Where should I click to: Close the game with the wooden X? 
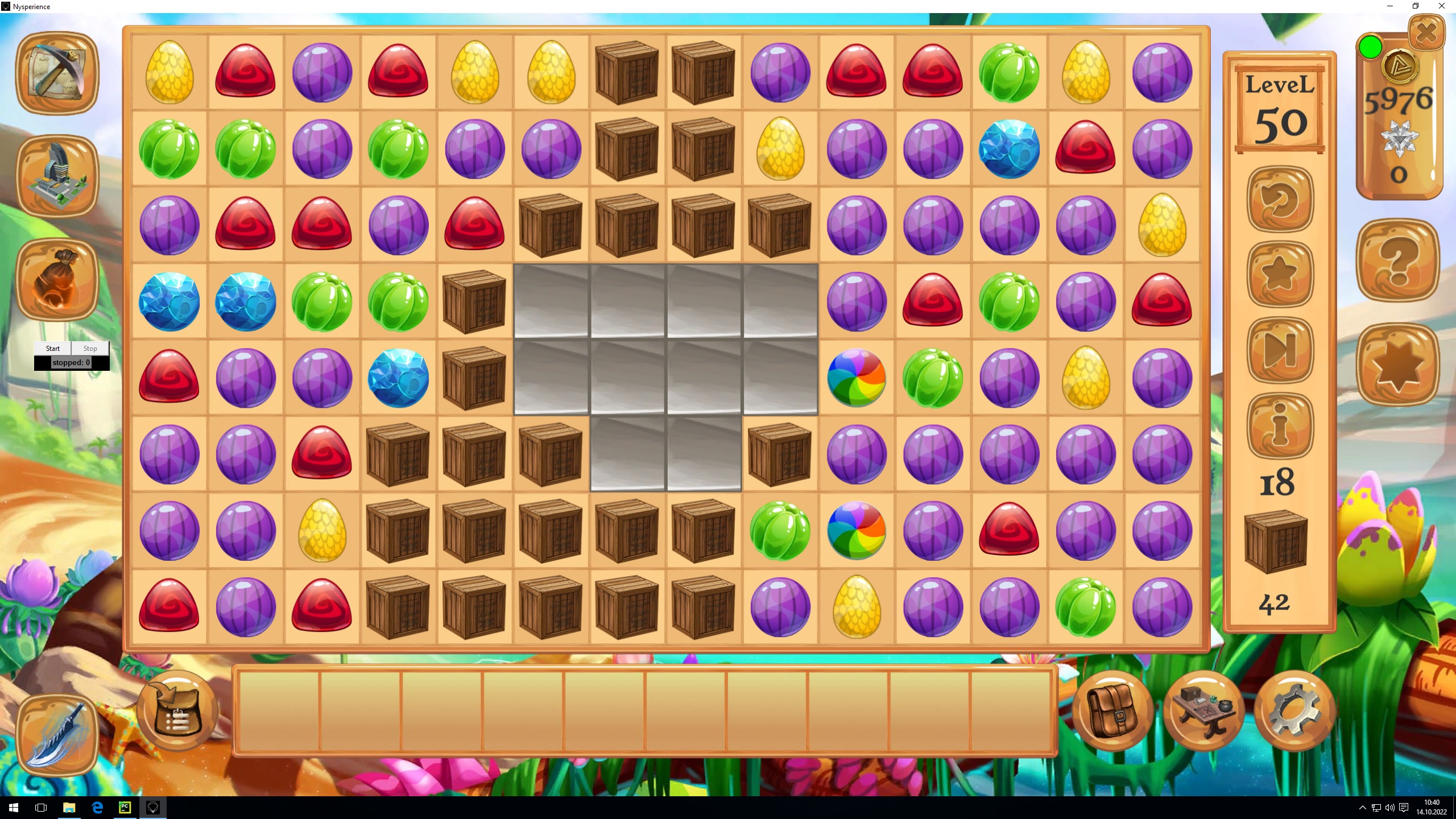point(1426,33)
